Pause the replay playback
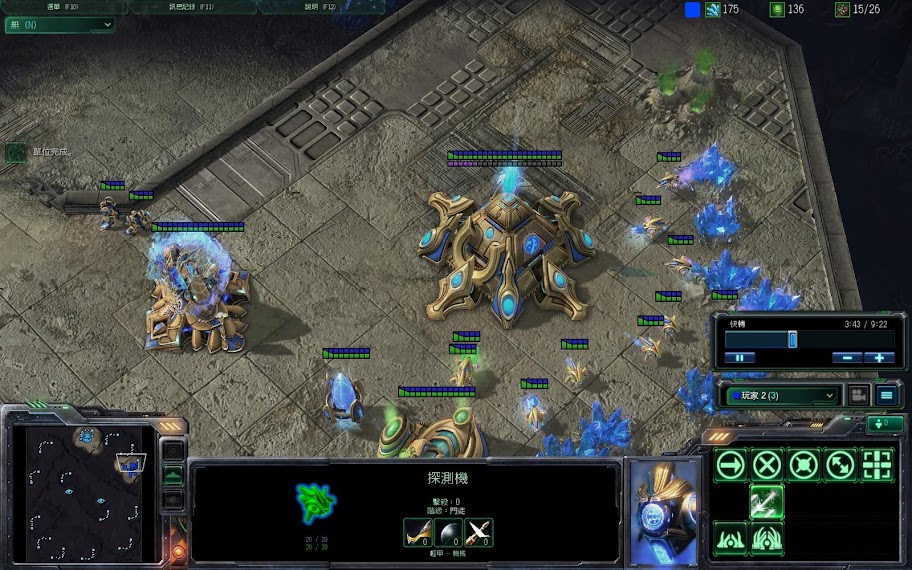The width and height of the screenshot is (912, 570). pos(740,357)
